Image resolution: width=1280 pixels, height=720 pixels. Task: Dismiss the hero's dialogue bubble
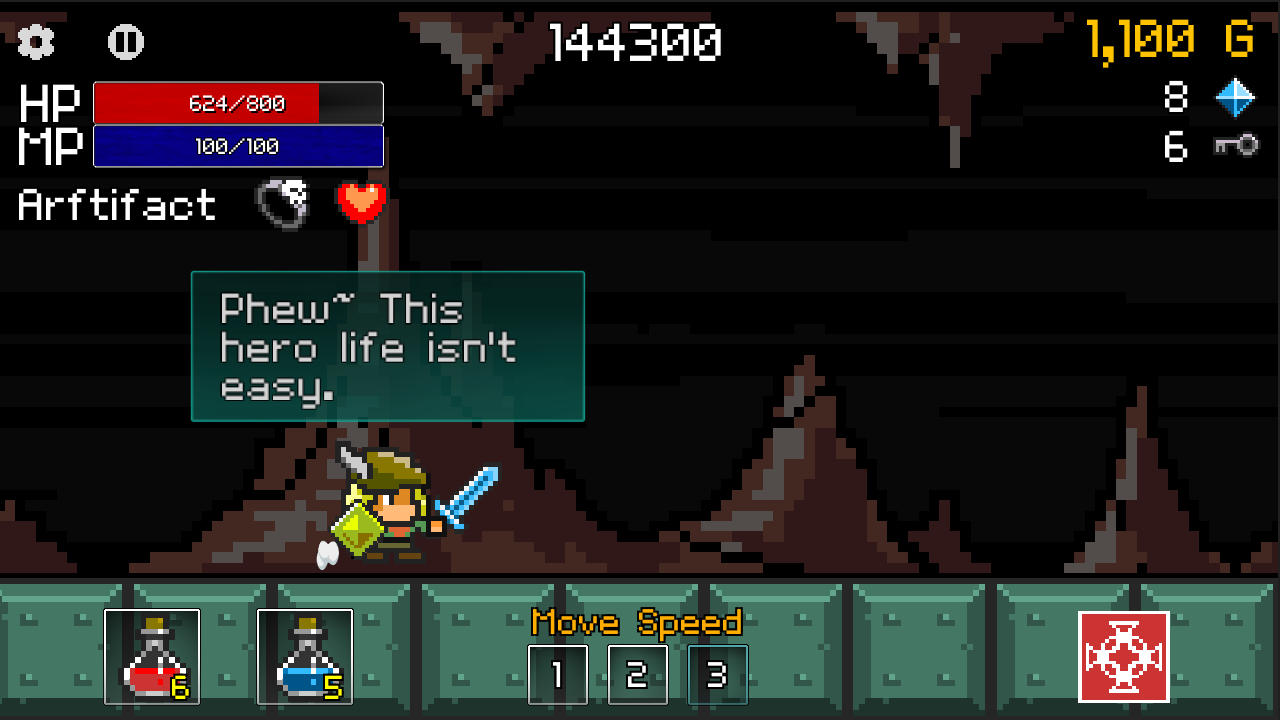point(387,346)
